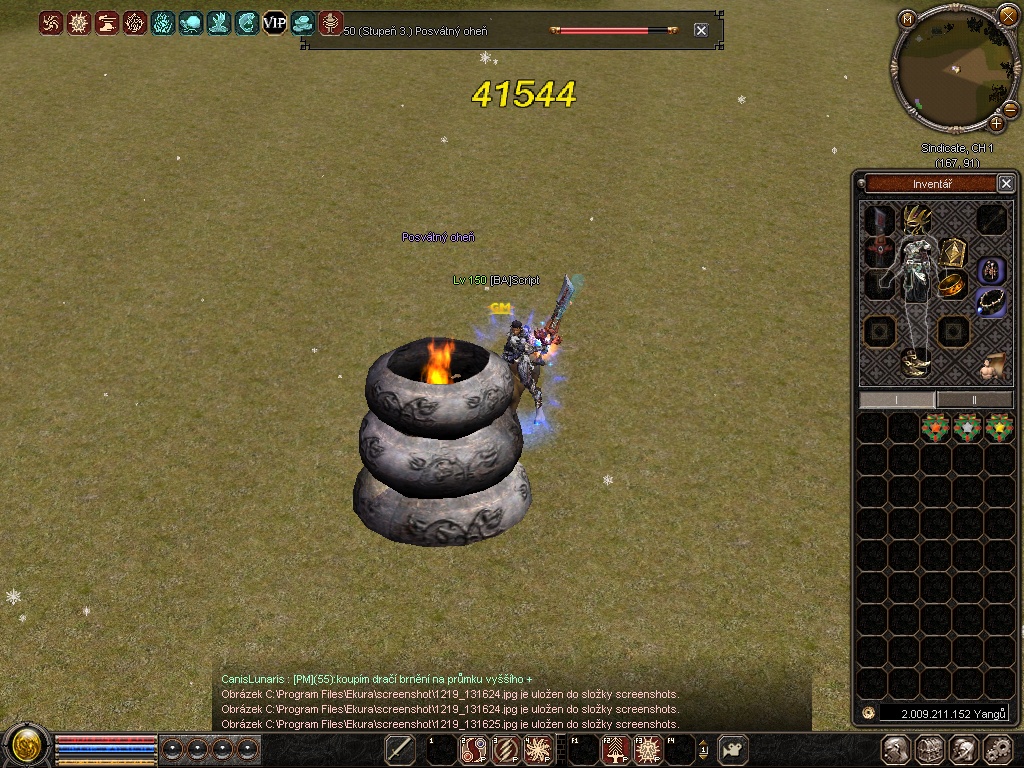Select the equipped bracelet slot

(952, 285)
